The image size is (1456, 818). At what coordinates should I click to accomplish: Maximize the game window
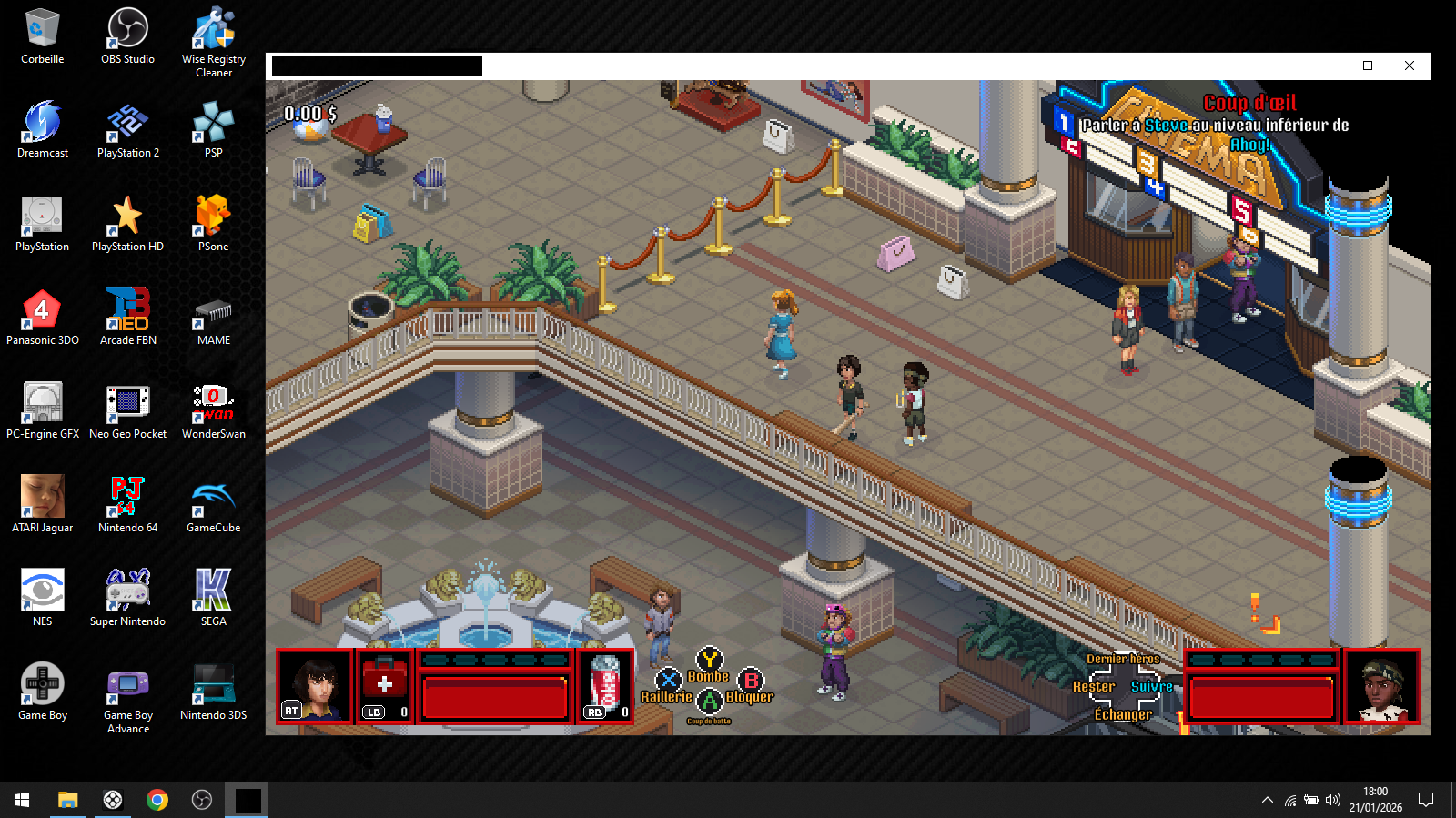coord(1368,66)
